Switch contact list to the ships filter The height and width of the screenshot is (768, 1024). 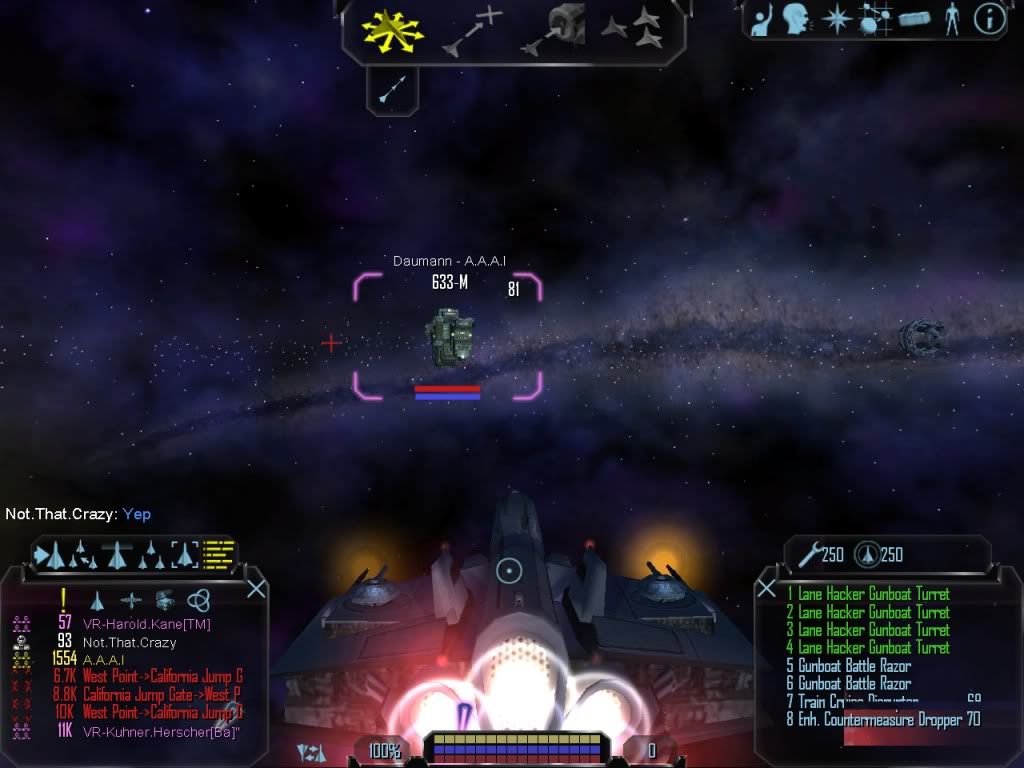pyautogui.click(x=97, y=600)
